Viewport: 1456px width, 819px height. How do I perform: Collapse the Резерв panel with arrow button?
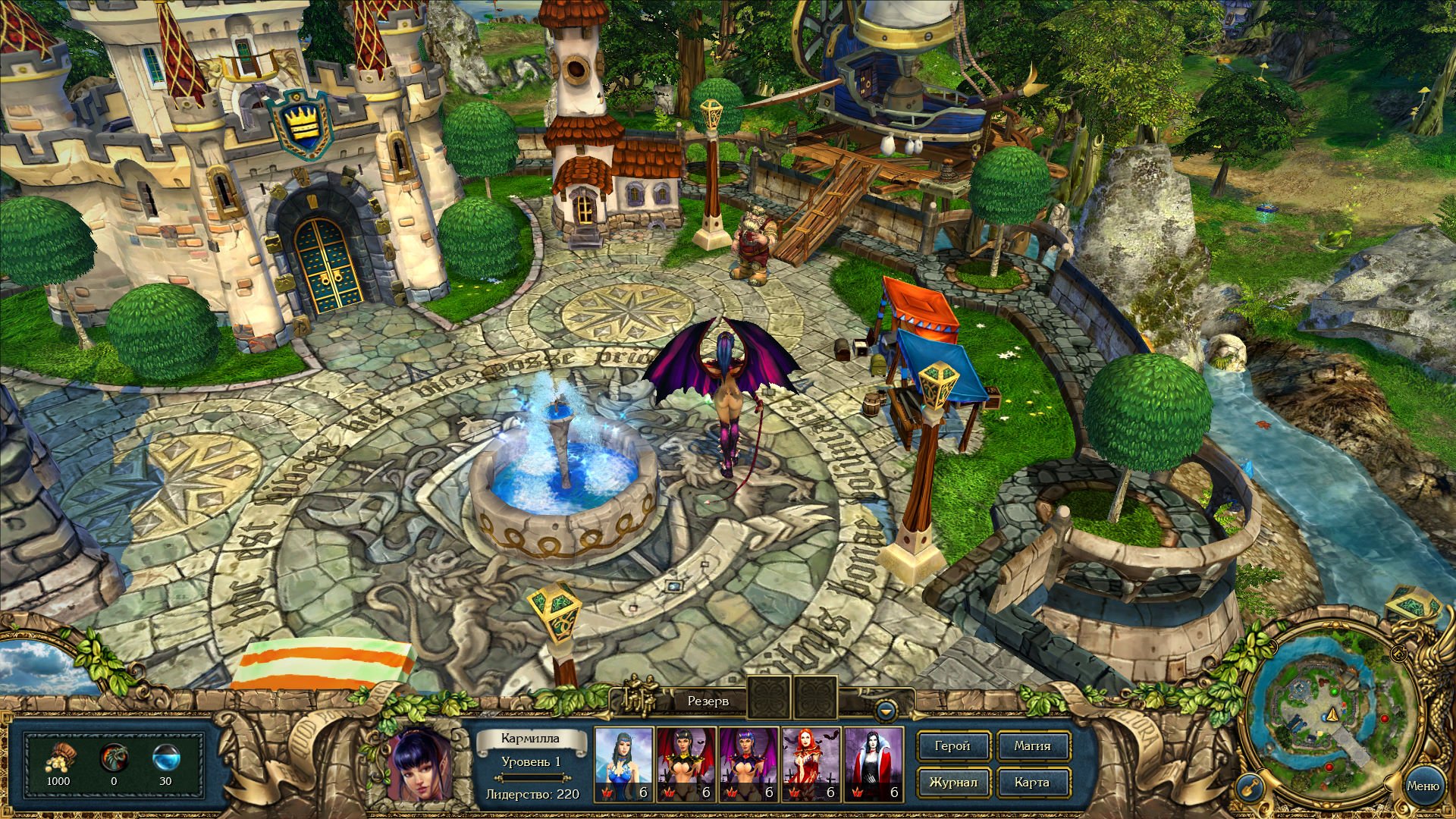885,711
